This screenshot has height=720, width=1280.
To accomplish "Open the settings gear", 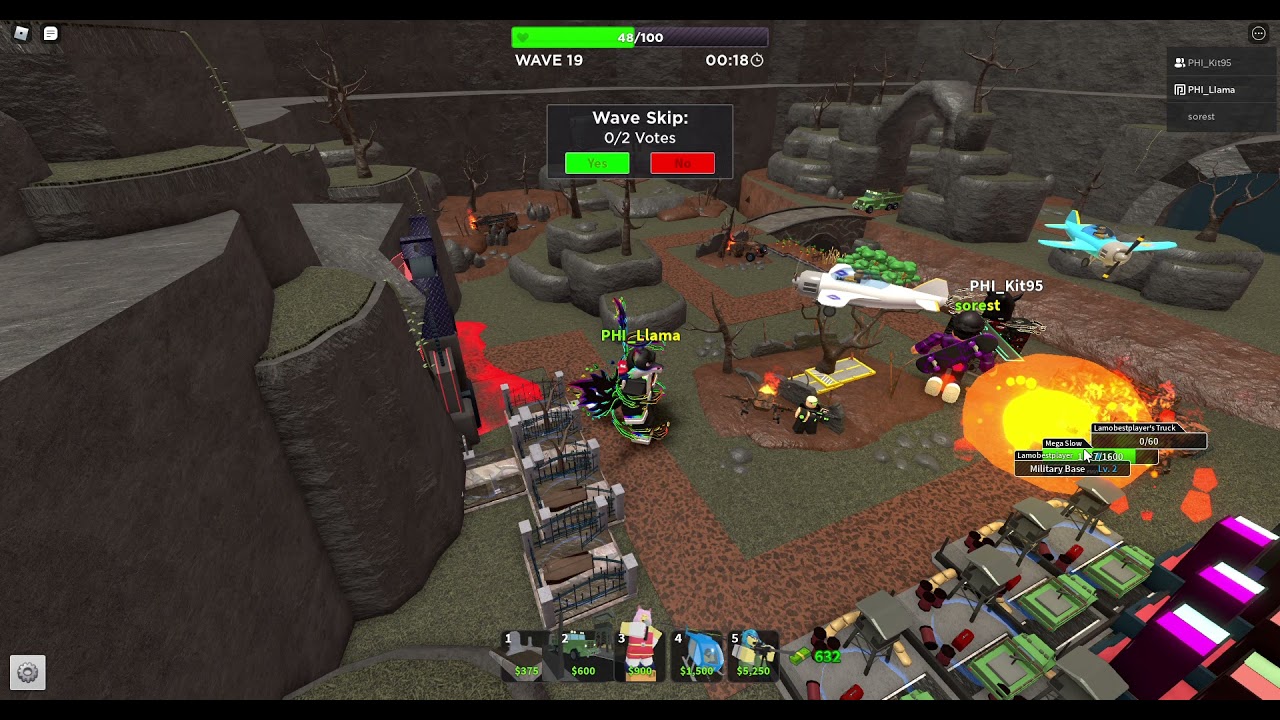I will pyautogui.click(x=28, y=673).
